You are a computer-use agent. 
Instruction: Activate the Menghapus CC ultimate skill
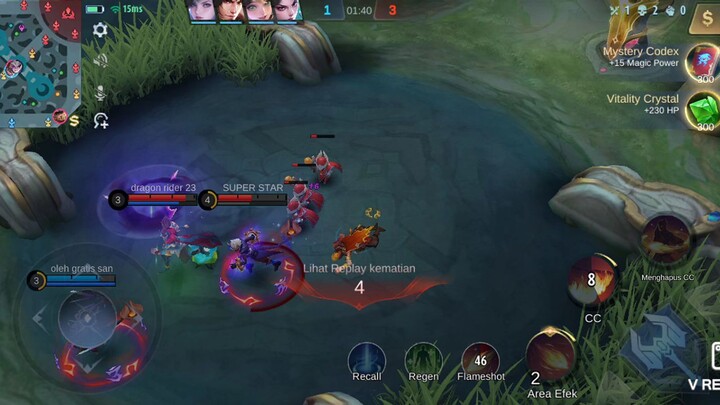(666, 240)
